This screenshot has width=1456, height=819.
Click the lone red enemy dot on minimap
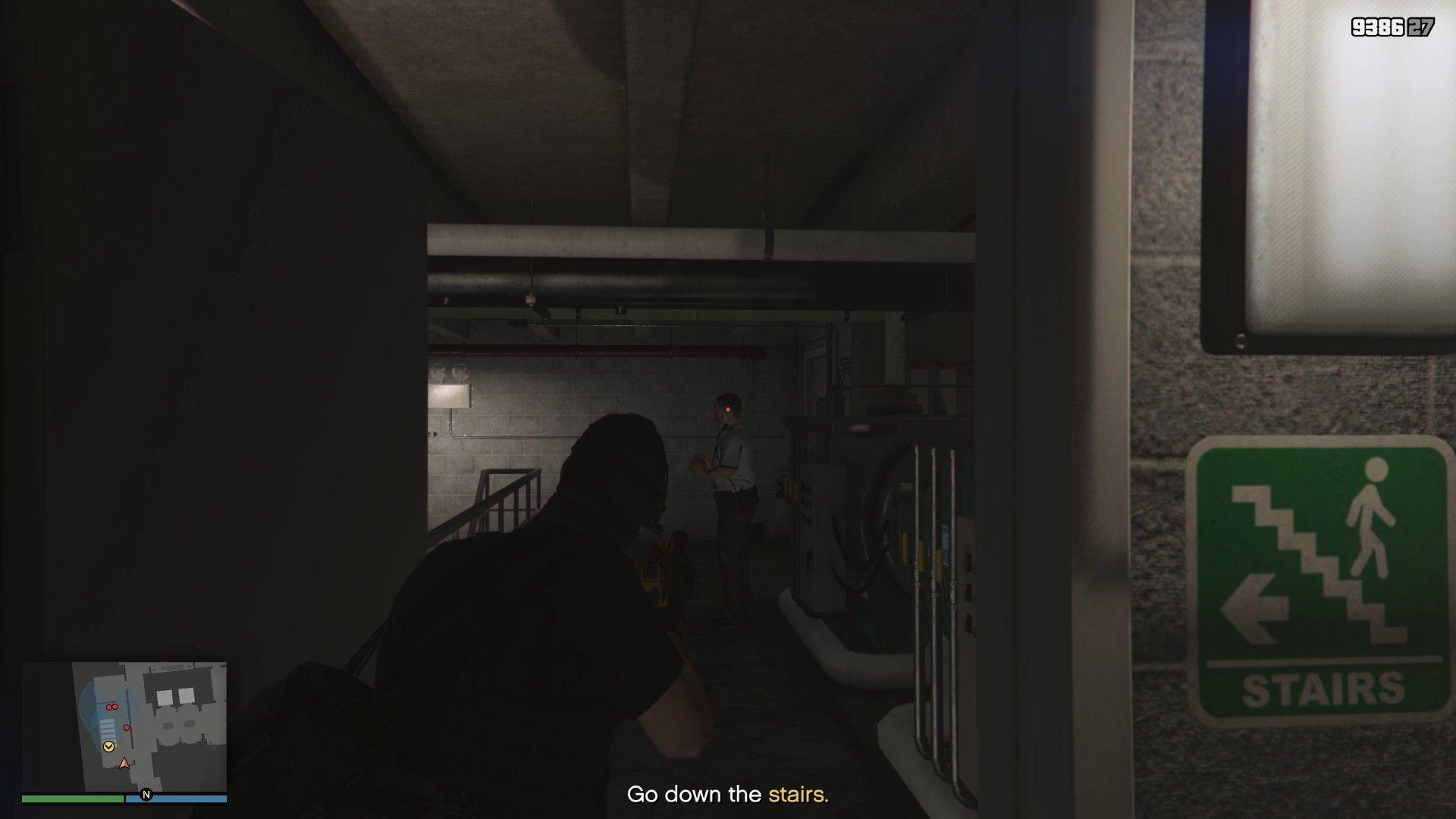click(127, 727)
